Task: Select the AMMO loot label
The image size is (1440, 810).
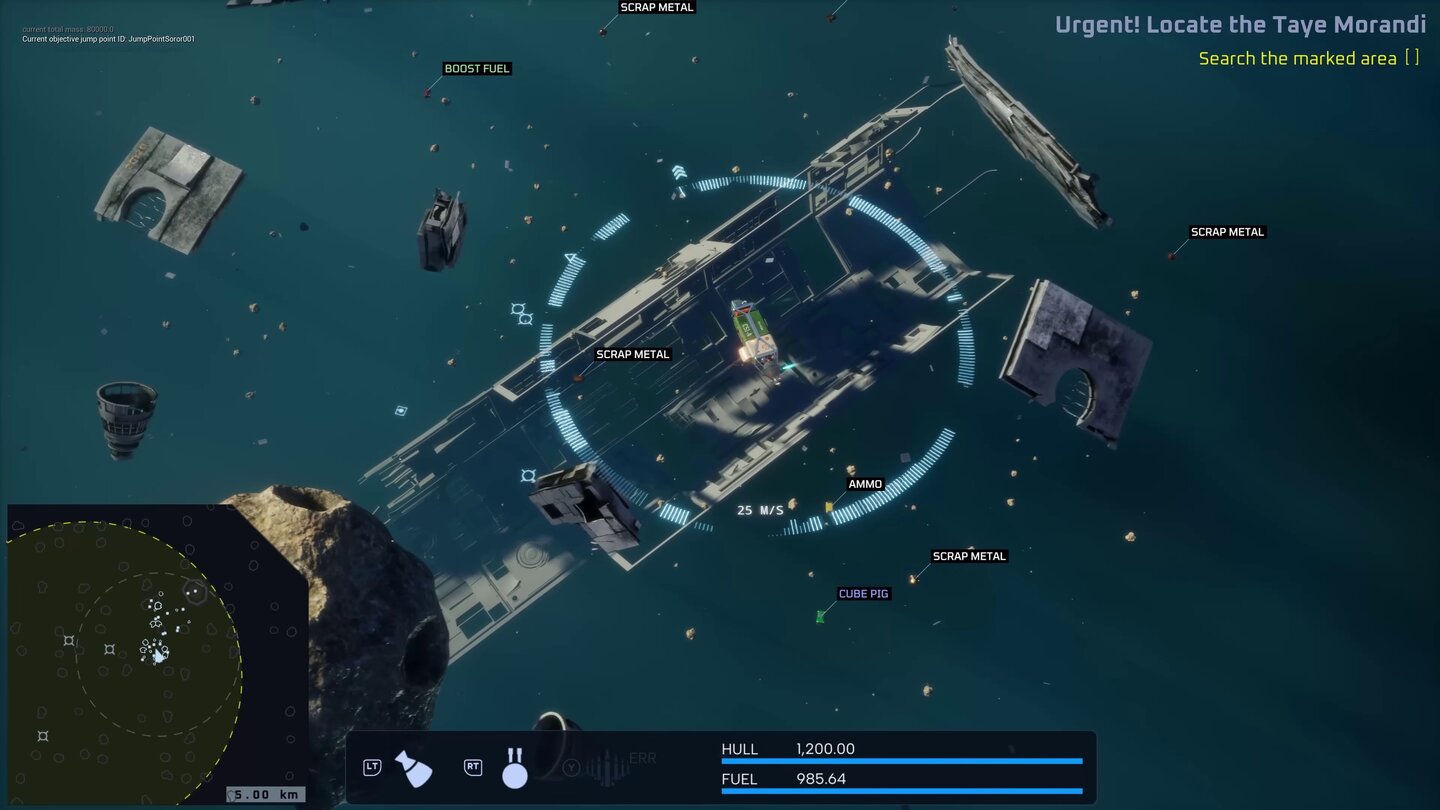Action: (865, 484)
